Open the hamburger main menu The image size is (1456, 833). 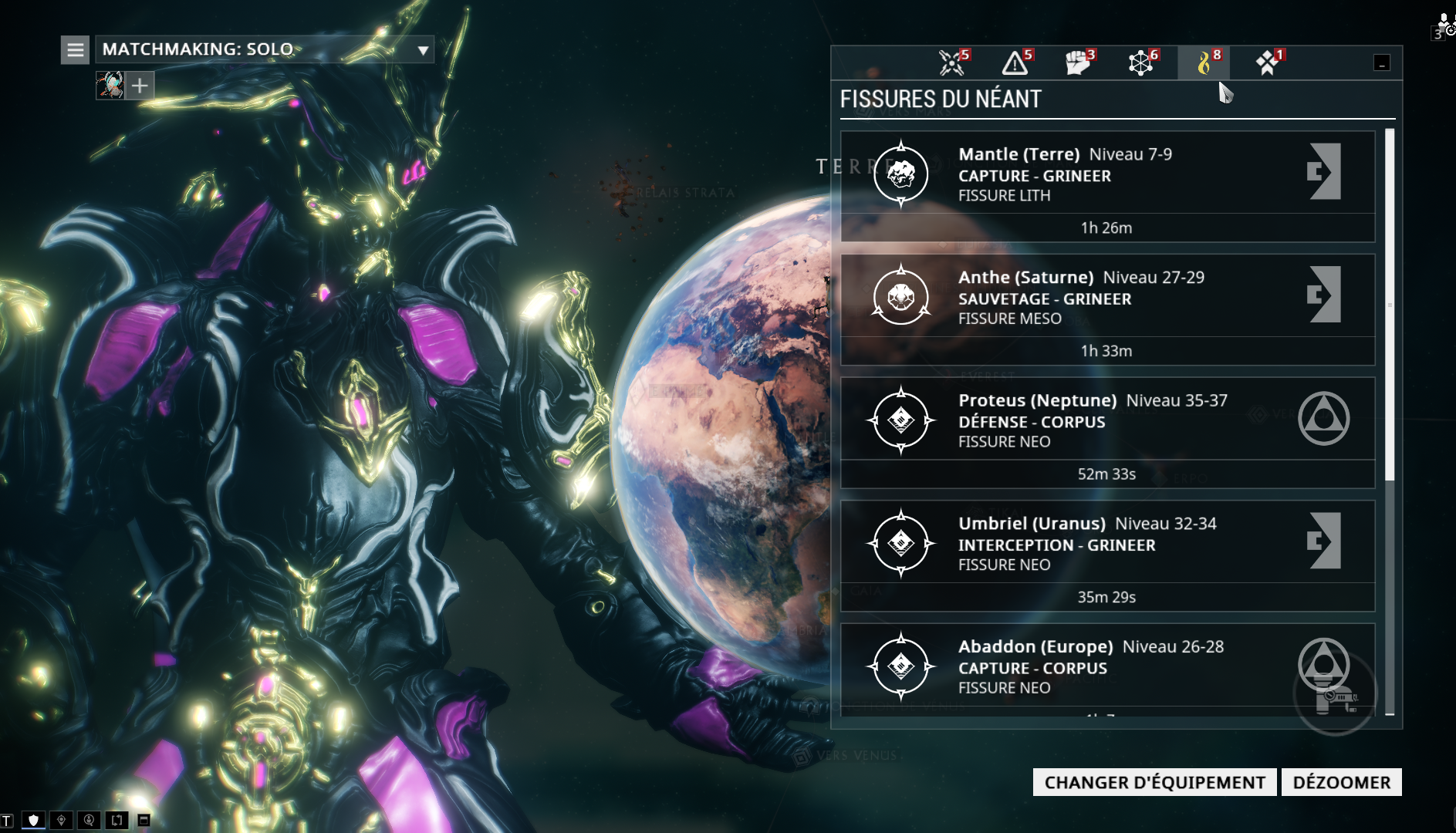pos(75,50)
